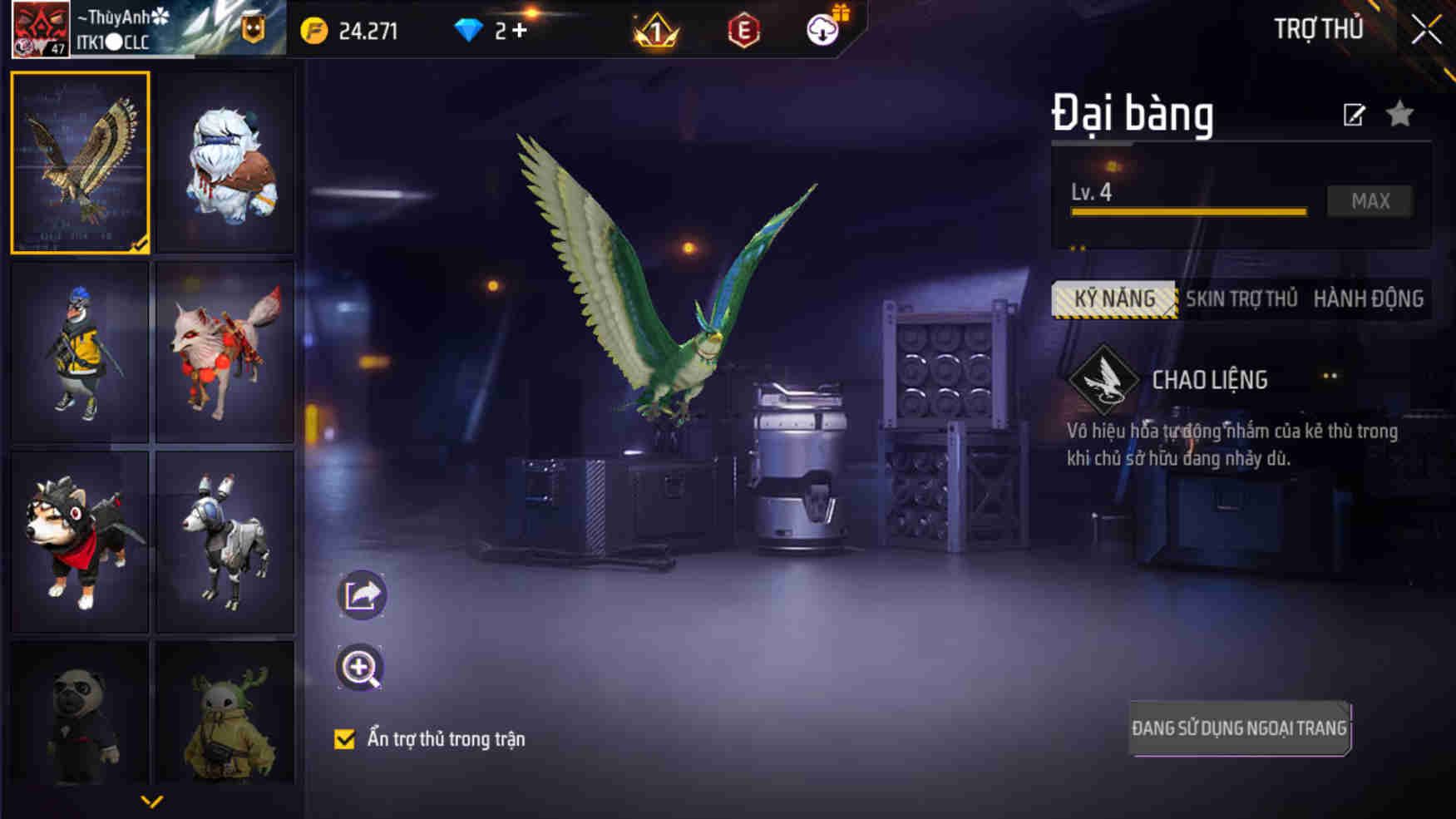Pick the yellow raincoat deer pet
This screenshot has height=819, width=1456.
click(225, 715)
